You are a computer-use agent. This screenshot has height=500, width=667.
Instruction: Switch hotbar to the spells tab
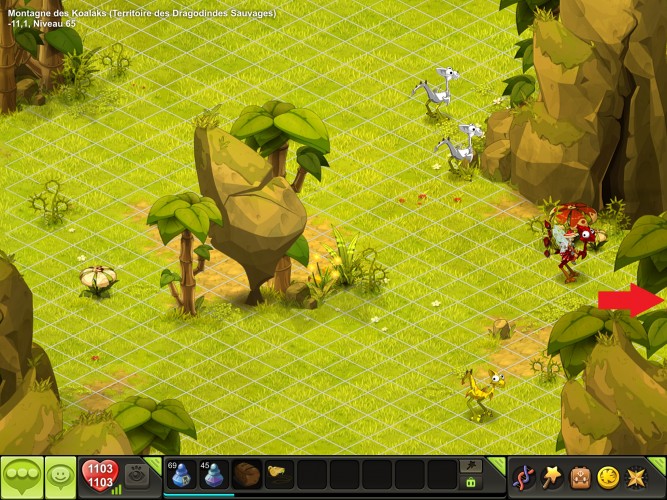(x=470, y=465)
